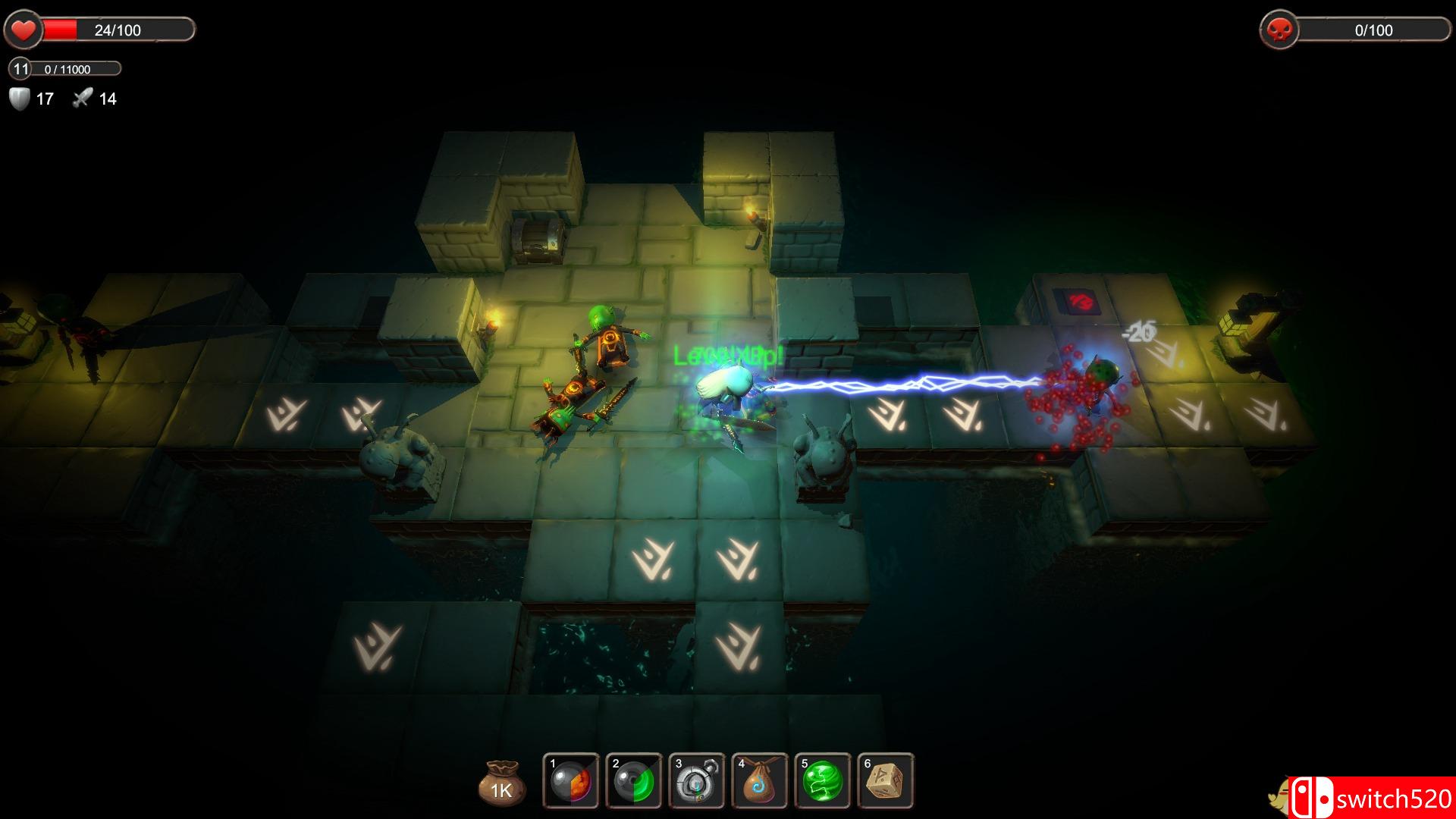This screenshot has width=1456, height=819.
Task: Use the brown rune pouch in slot 4
Action: [x=760, y=782]
